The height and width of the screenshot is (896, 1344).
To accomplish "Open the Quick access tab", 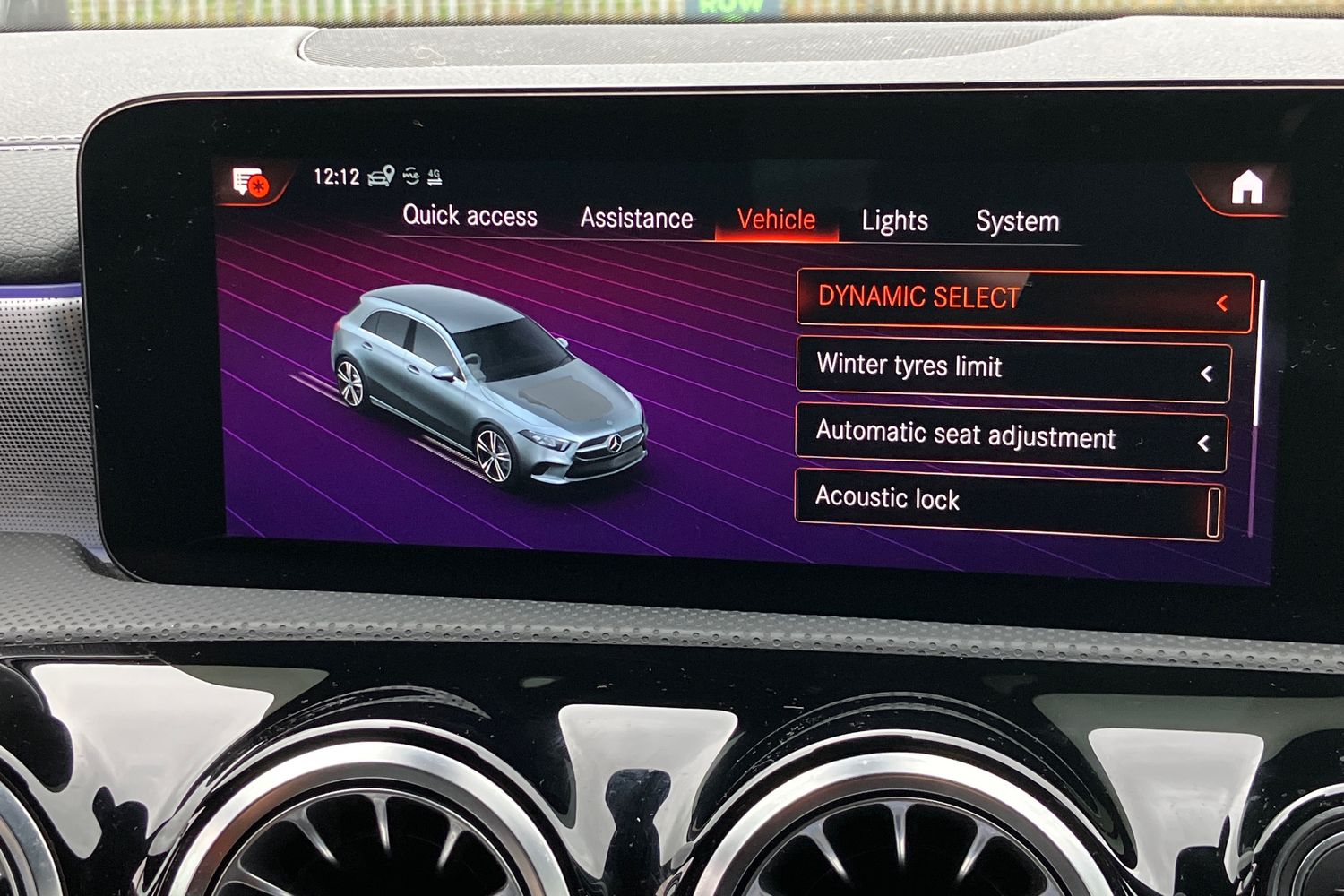I will (470, 216).
